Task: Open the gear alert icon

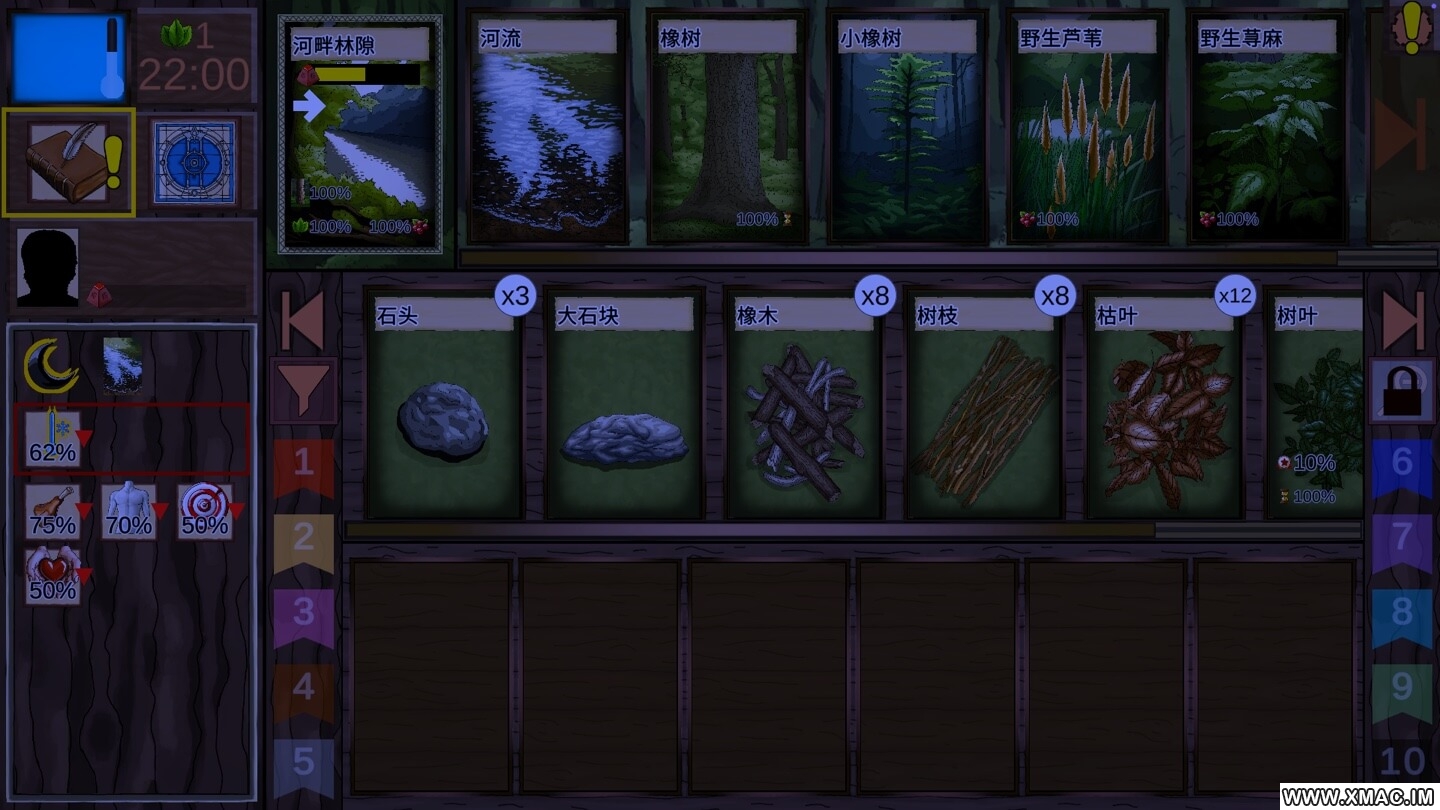Action: pos(1410,27)
